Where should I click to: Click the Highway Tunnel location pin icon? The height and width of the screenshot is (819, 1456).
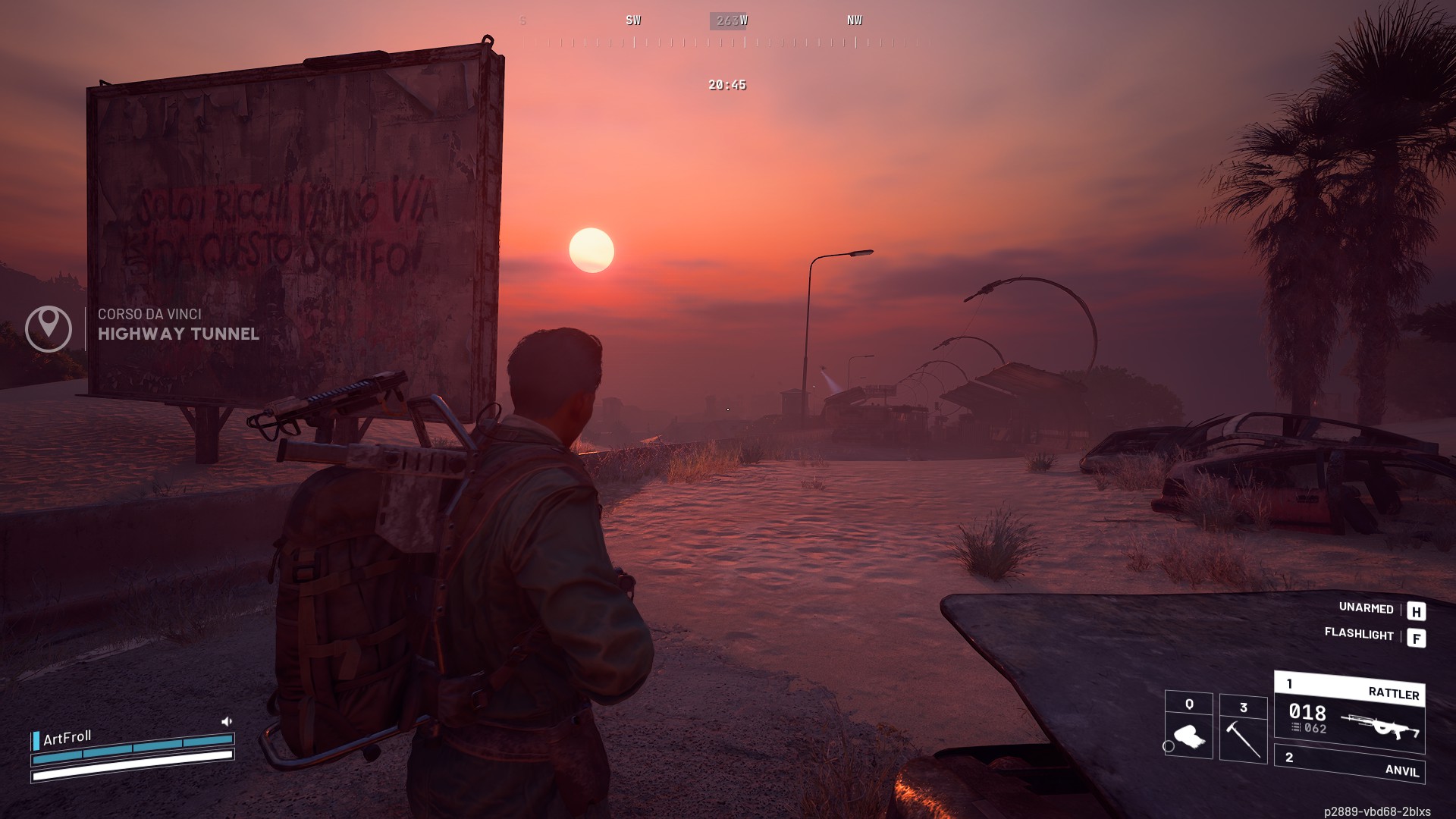coord(49,328)
